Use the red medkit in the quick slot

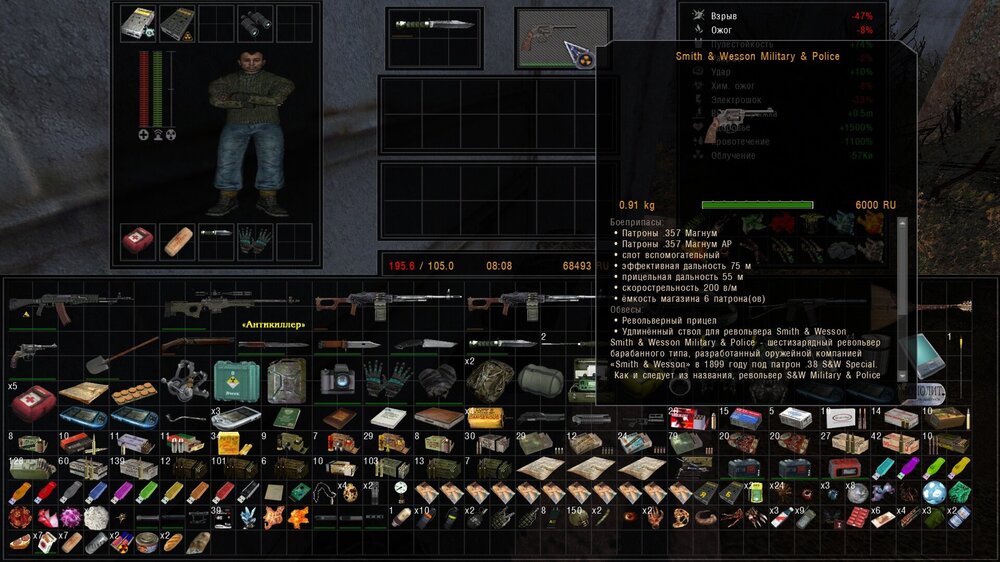(138, 241)
